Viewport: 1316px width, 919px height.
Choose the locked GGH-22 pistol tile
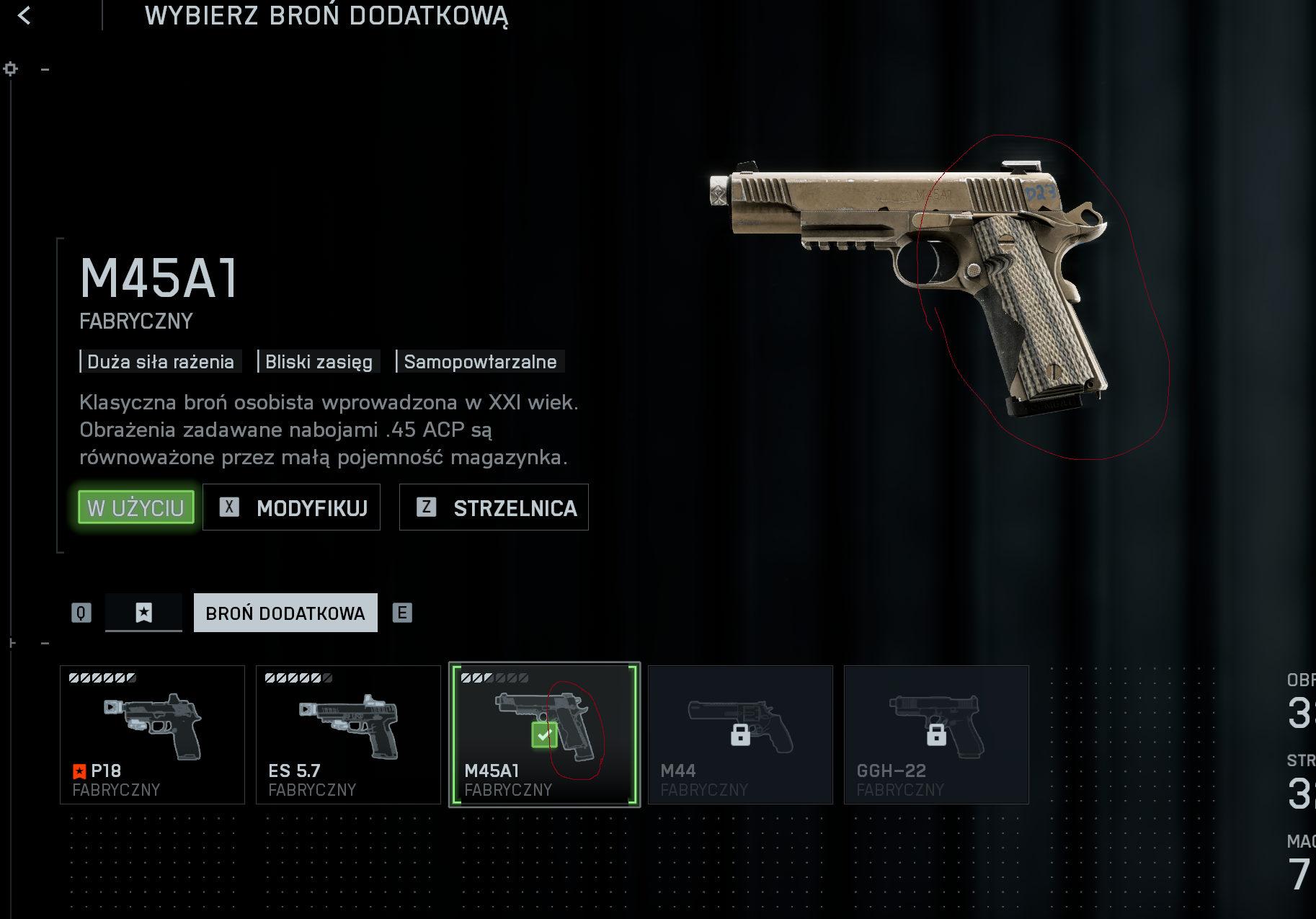pos(936,734)
